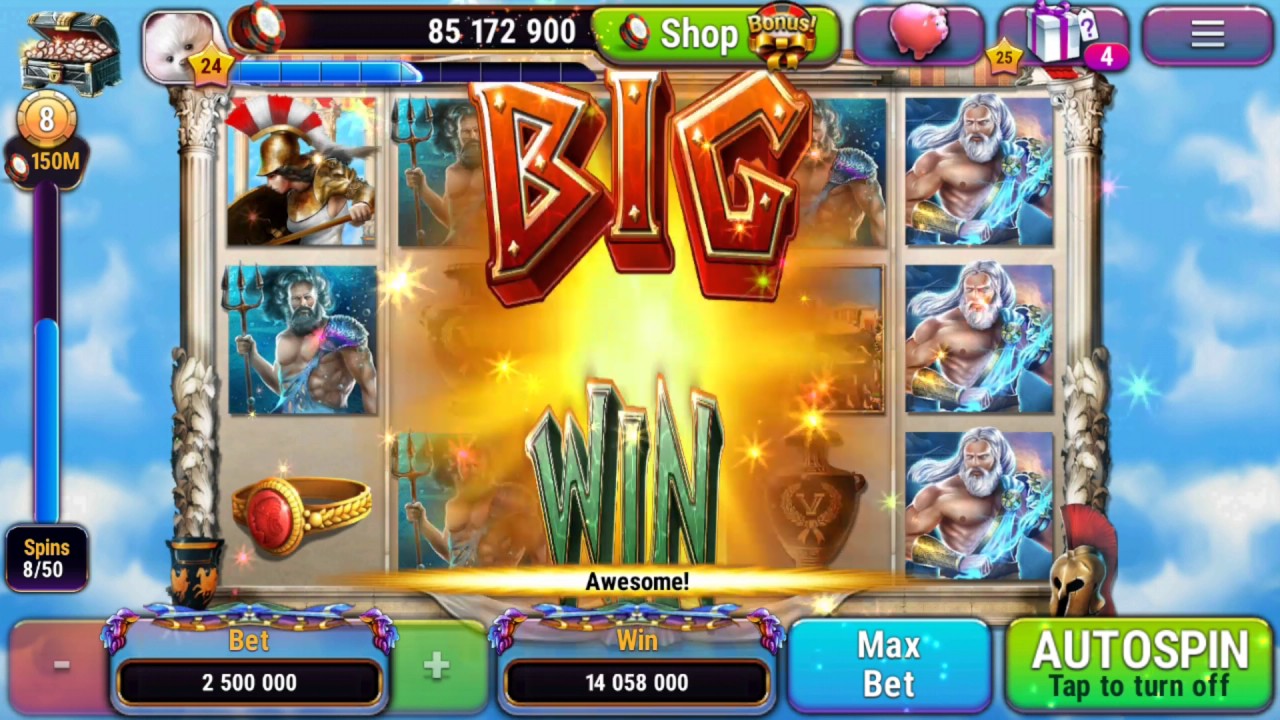The width and height of the screenshot is (1280, 720).
Task: Turn off Autospin mode
Action: point(1140,665)
